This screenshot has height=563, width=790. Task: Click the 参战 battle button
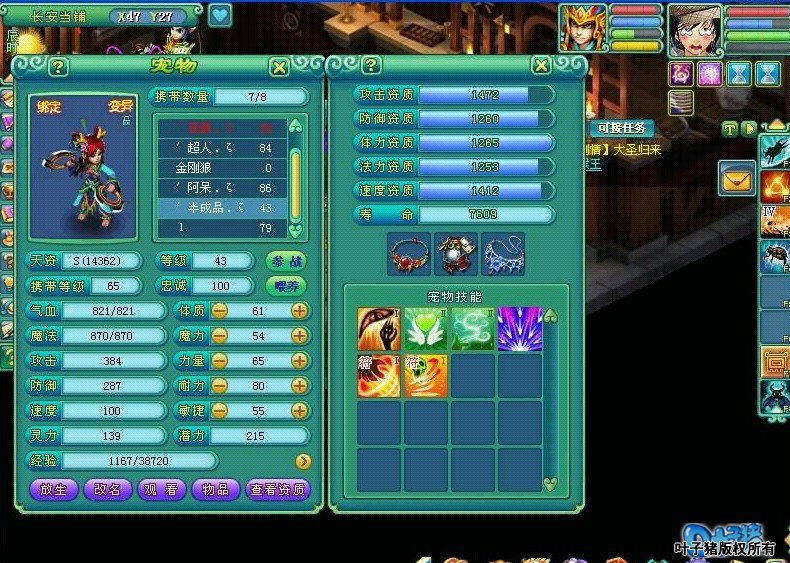coord(285,261)
